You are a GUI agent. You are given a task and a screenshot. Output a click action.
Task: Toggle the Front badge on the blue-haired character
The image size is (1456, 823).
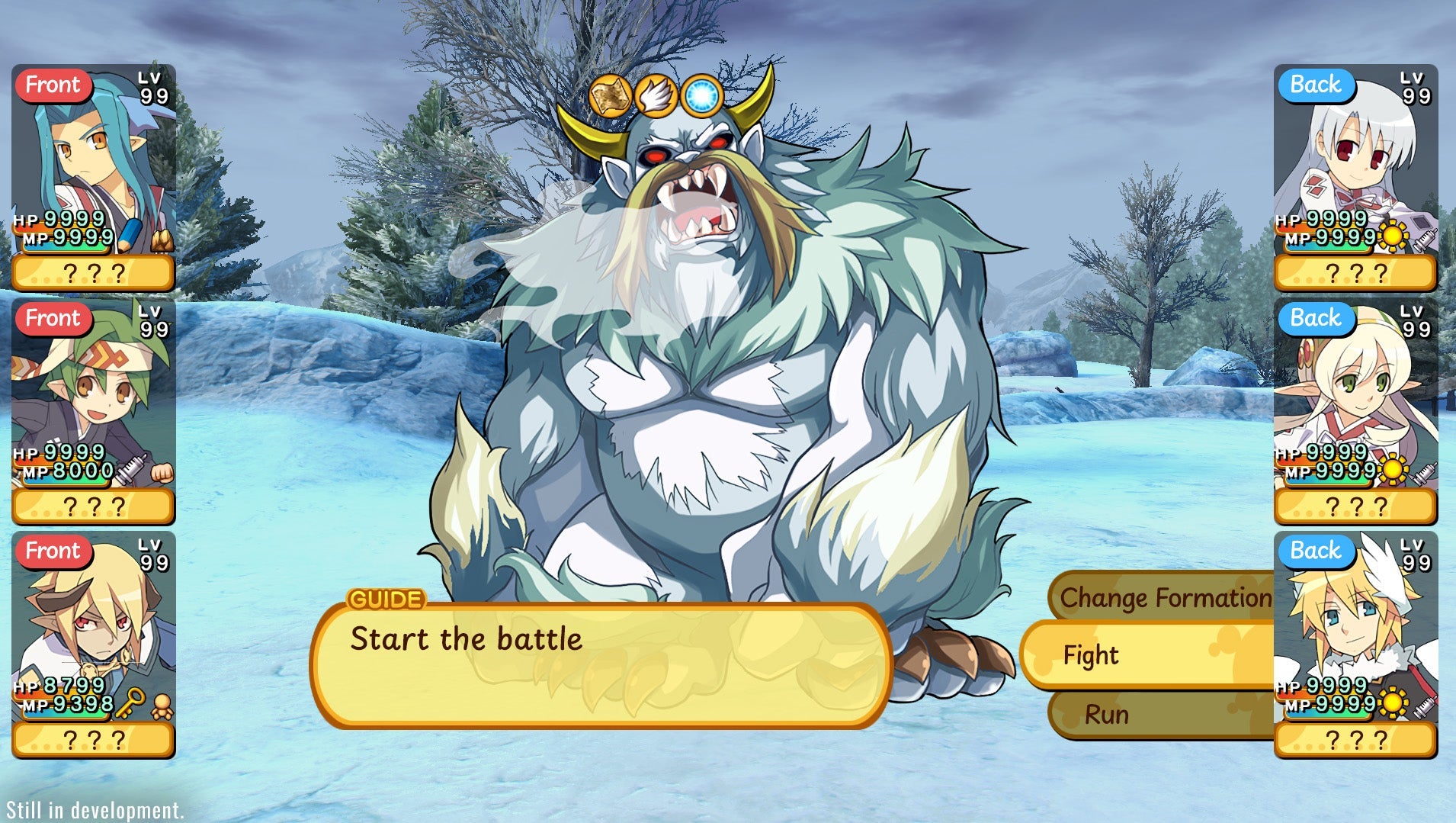pos(53,85)
